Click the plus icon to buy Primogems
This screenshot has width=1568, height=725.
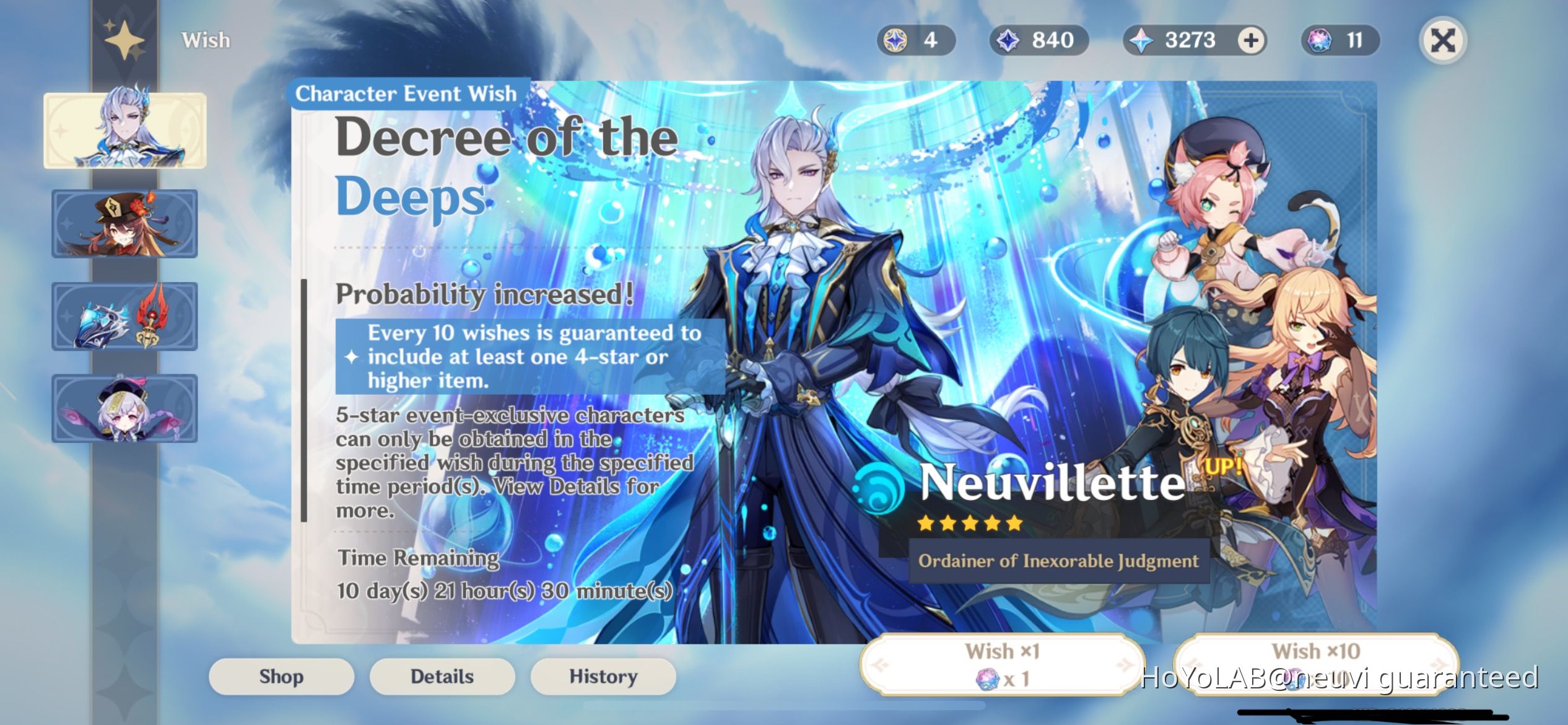[x=1251, y=40]
